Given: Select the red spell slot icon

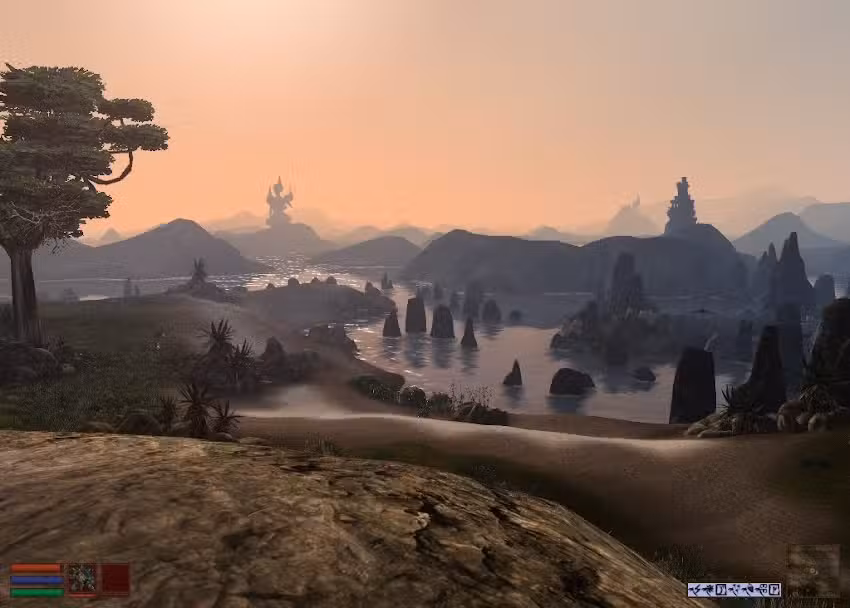Looking at the screenshot, I should tap(115, 579).
